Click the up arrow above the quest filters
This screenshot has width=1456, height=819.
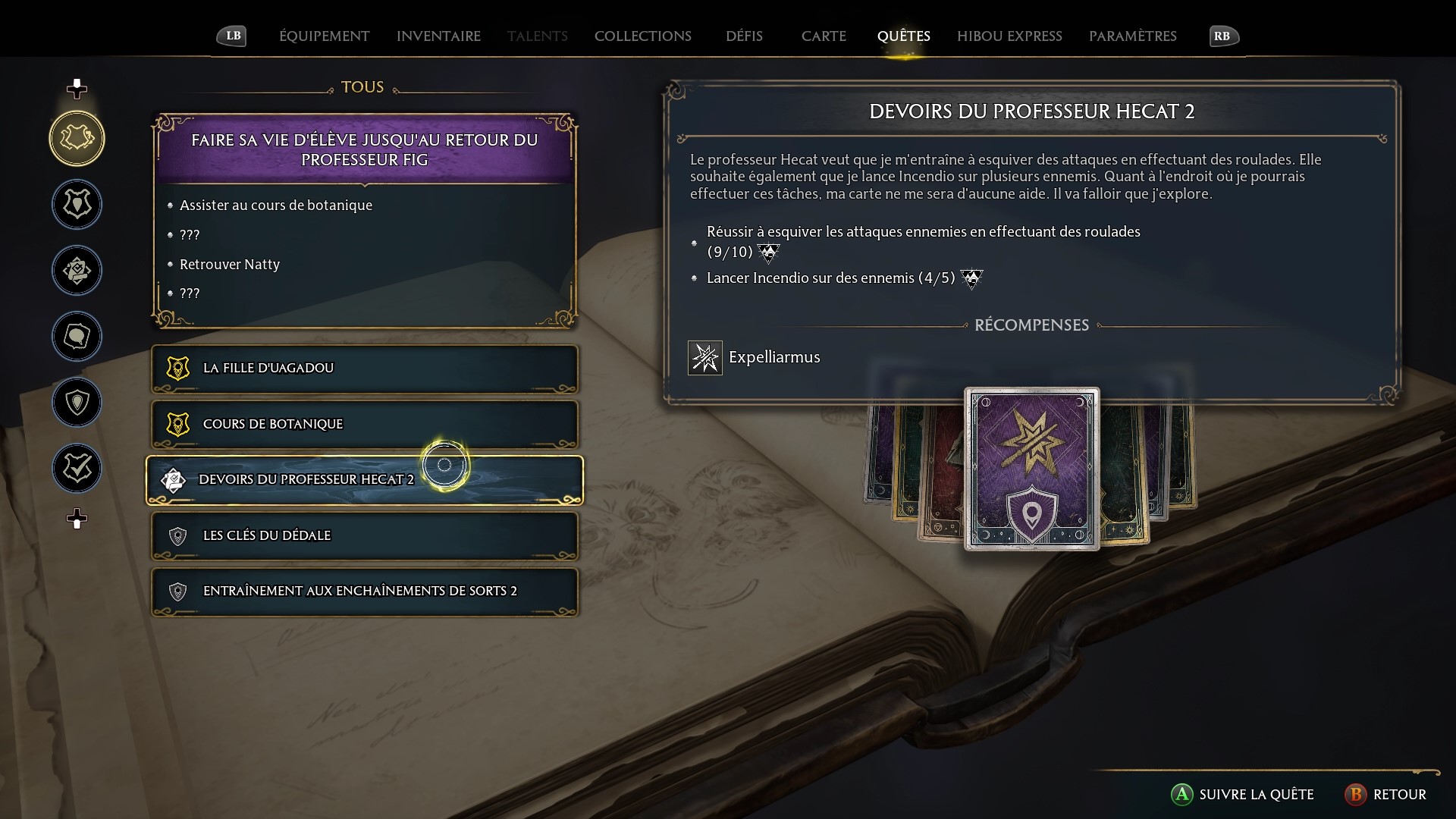tap(76, 87)
